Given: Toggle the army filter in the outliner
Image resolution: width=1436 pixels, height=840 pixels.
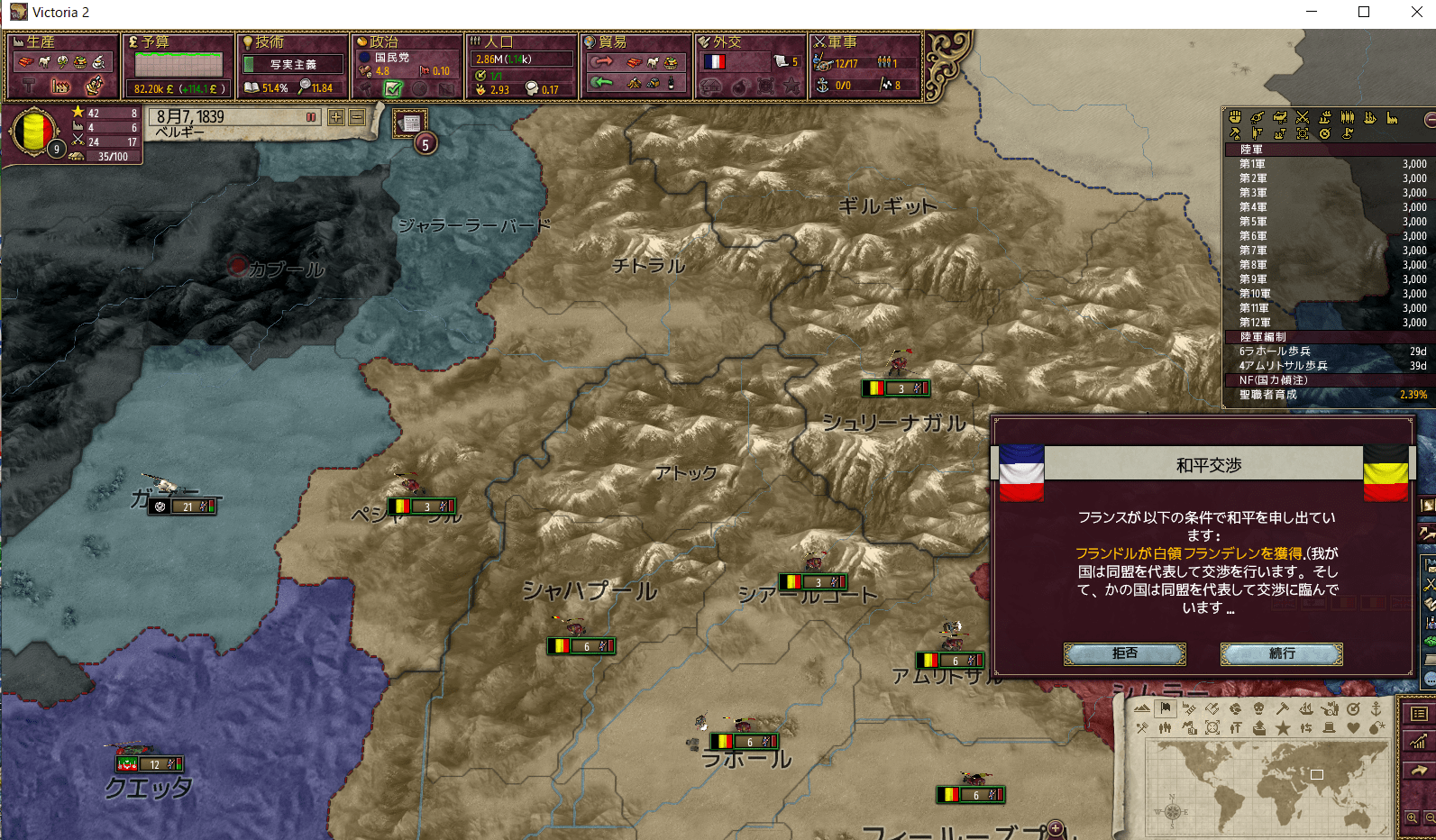Looking at the screenshot, I should click(x=1302, y=117).
